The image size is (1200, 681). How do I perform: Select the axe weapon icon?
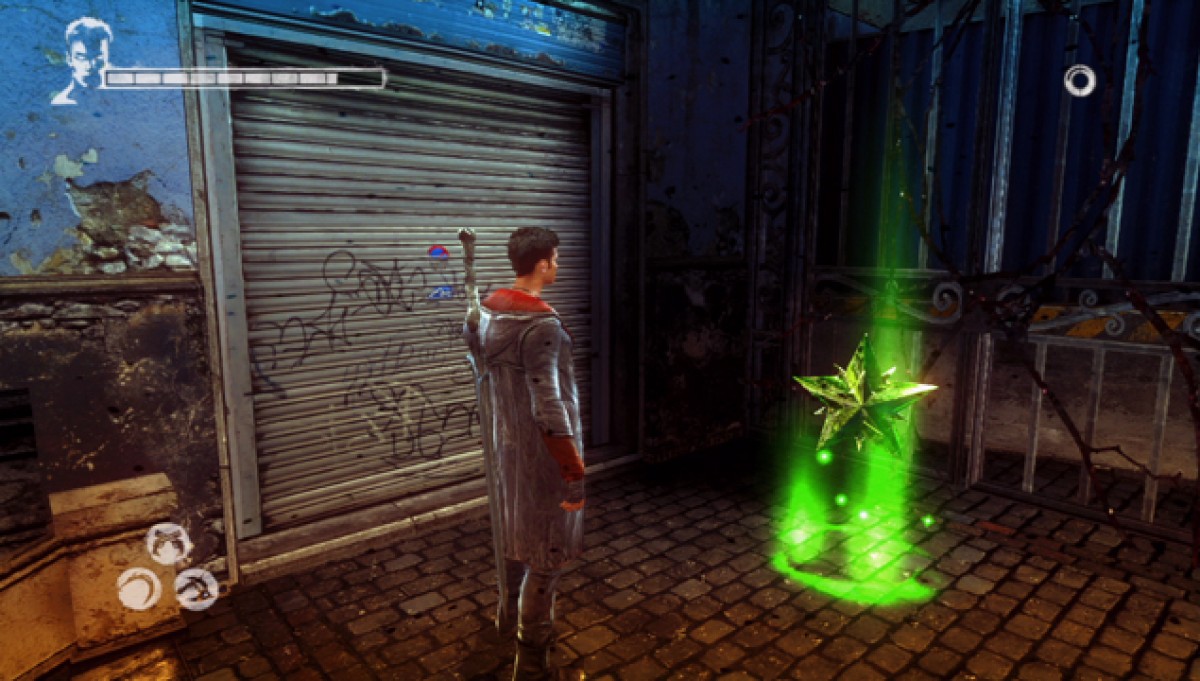pyautogui.click(x=197, y=589)
